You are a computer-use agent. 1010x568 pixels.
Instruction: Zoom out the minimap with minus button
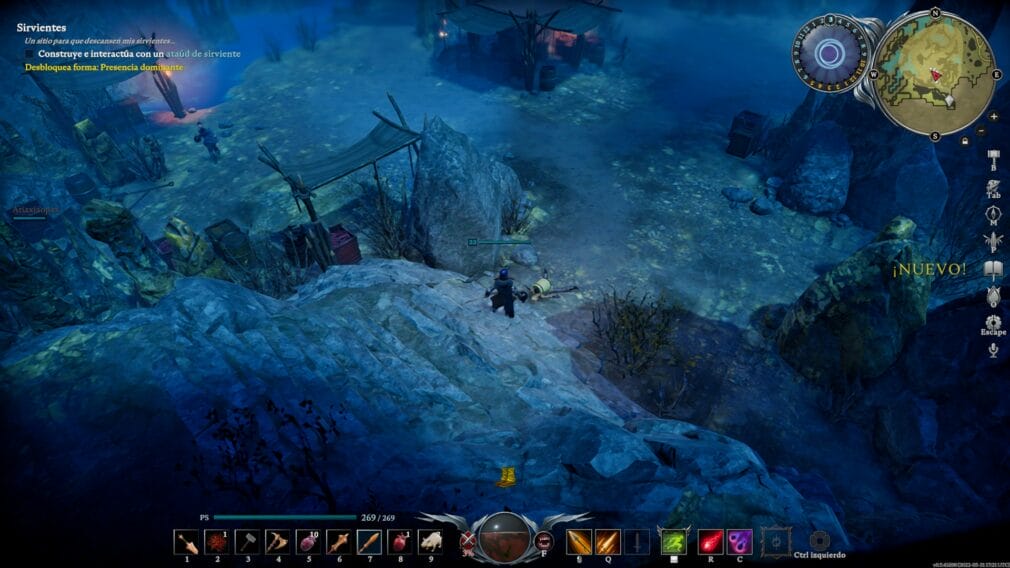coord(981,132)
